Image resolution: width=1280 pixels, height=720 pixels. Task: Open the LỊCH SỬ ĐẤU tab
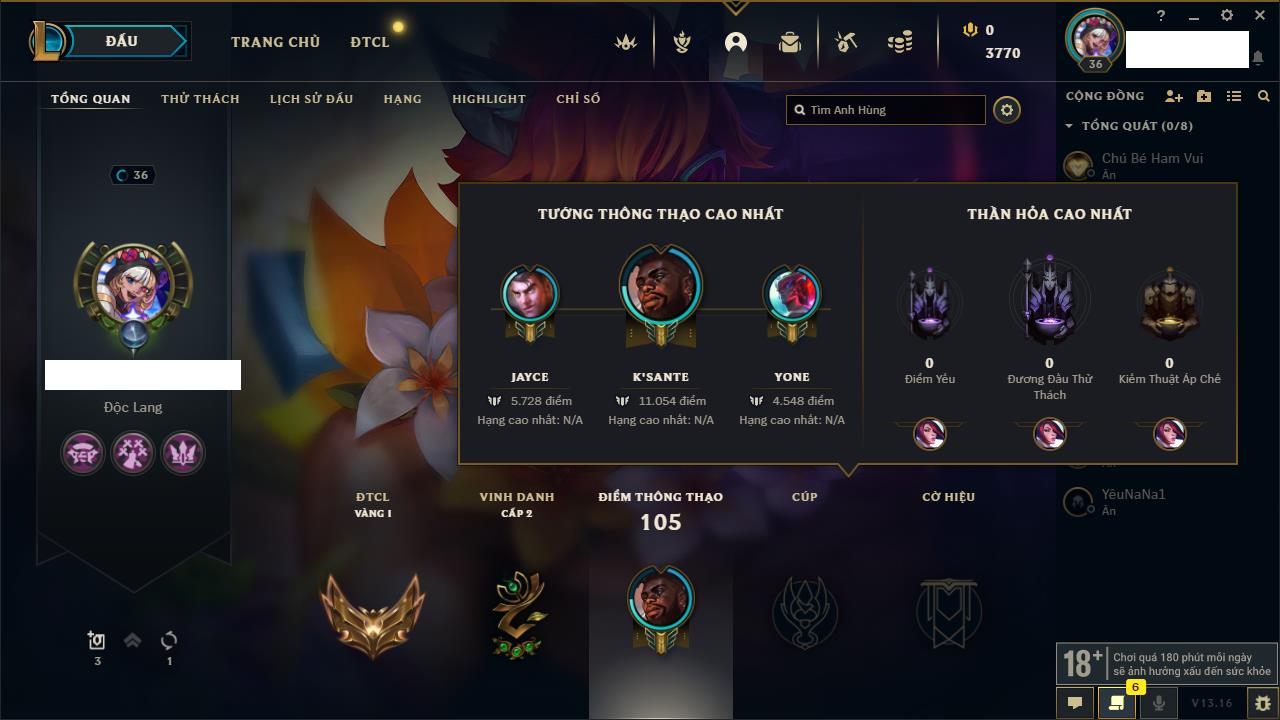pyautogui.click(x=311, y=99)
